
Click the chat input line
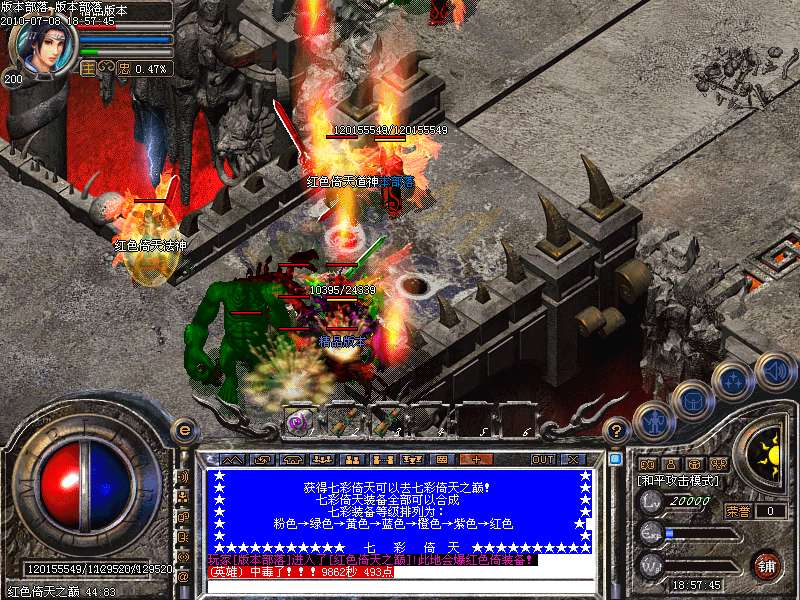pyautogui.click(x=400, y=586)
